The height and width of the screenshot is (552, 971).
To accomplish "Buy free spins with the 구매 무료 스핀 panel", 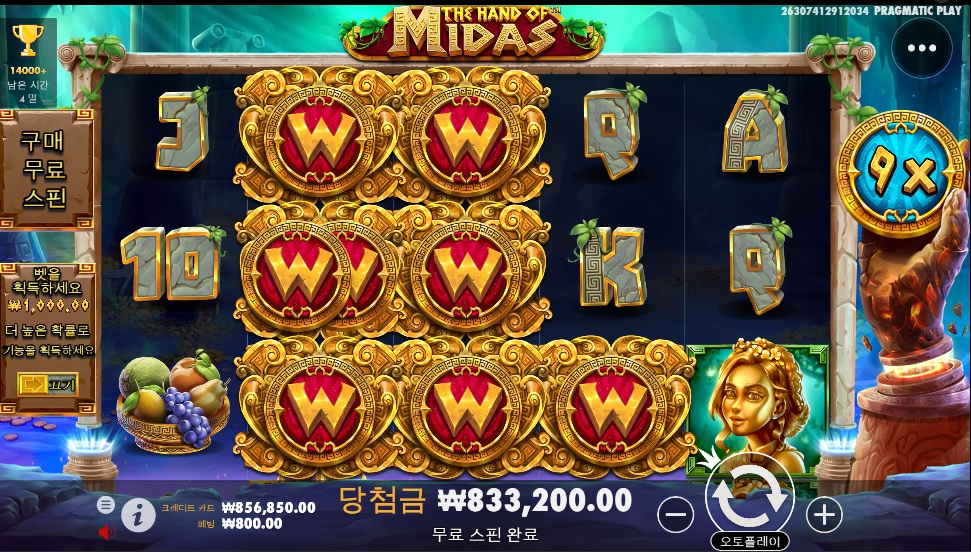I will [44, 169].
